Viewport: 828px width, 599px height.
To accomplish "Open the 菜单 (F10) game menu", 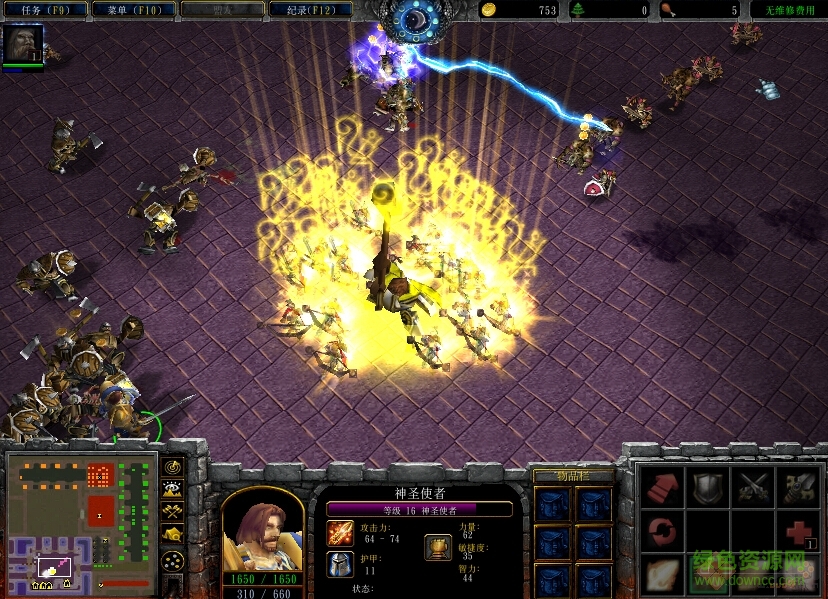I will (x=132, y=10).
